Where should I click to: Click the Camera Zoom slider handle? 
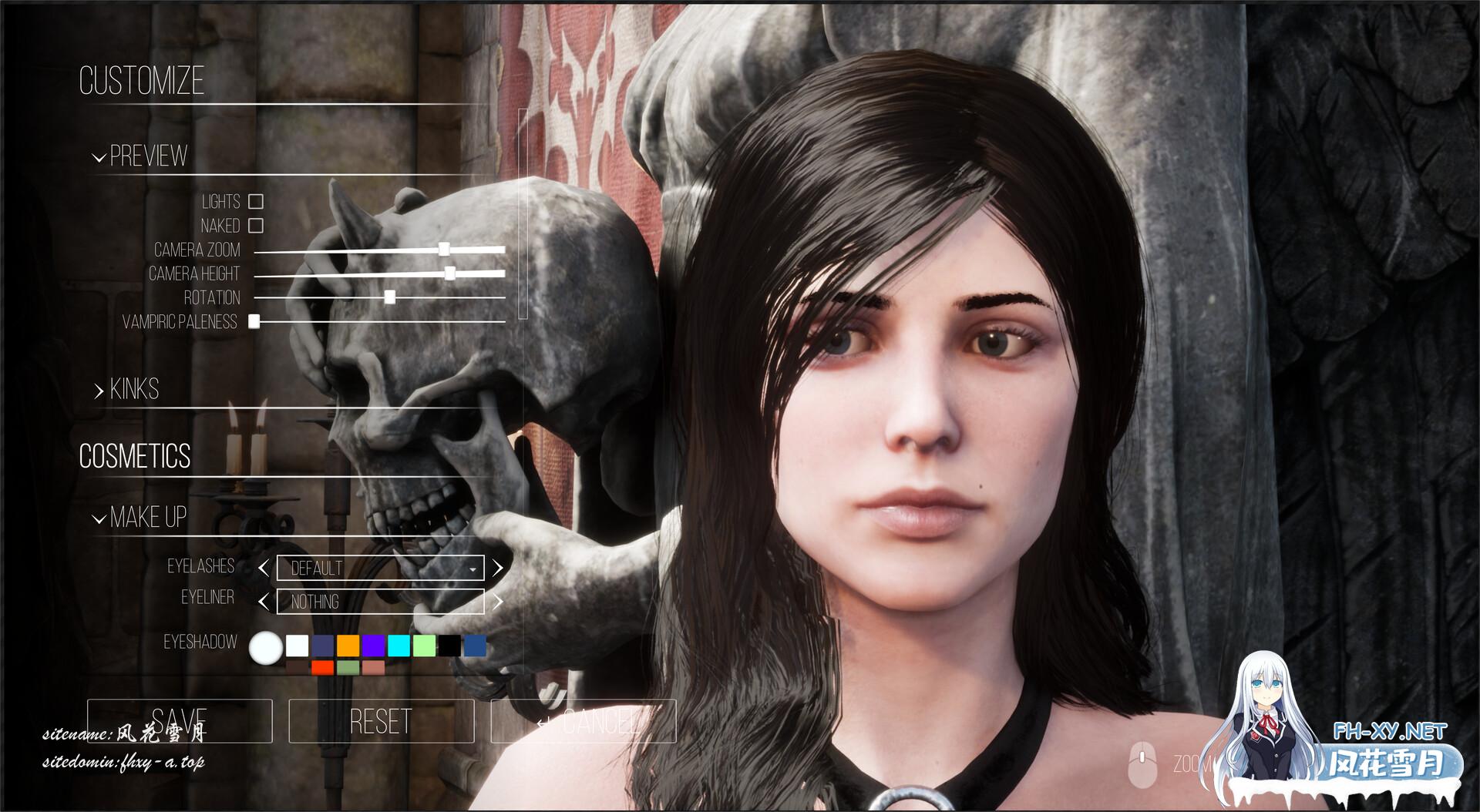point(444,249)
